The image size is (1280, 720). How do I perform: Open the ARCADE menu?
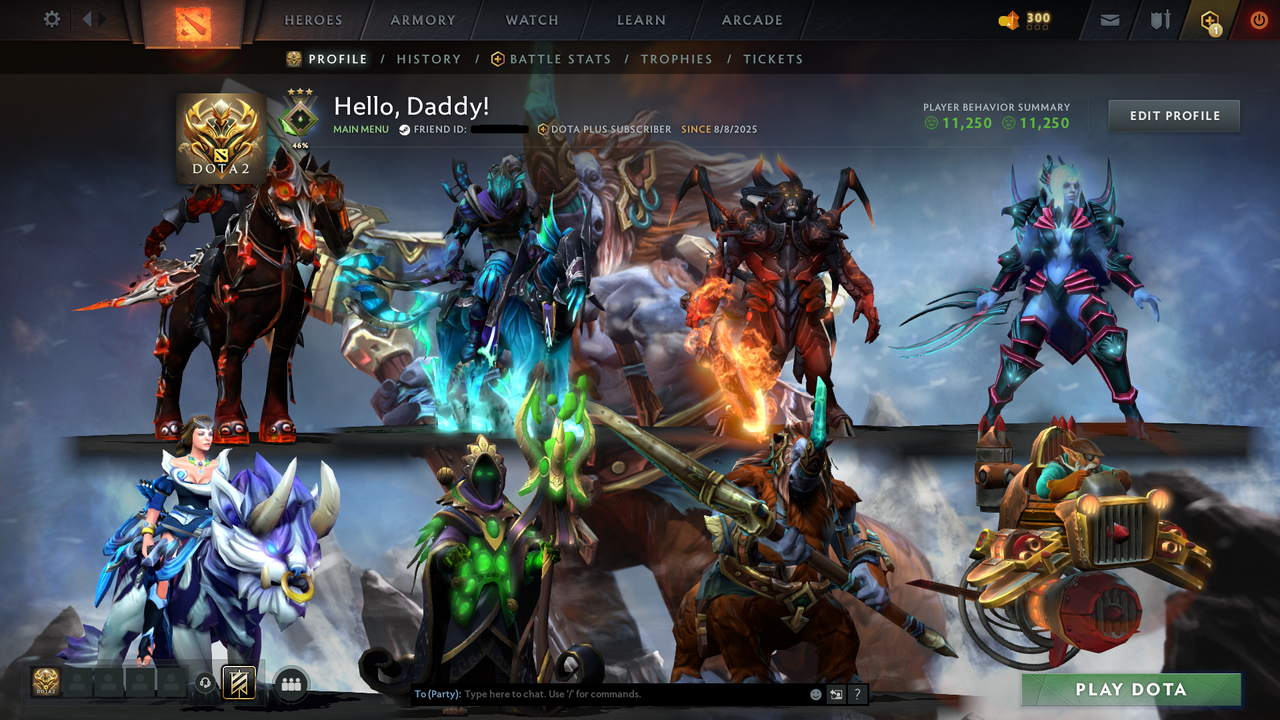click(751, 19)
